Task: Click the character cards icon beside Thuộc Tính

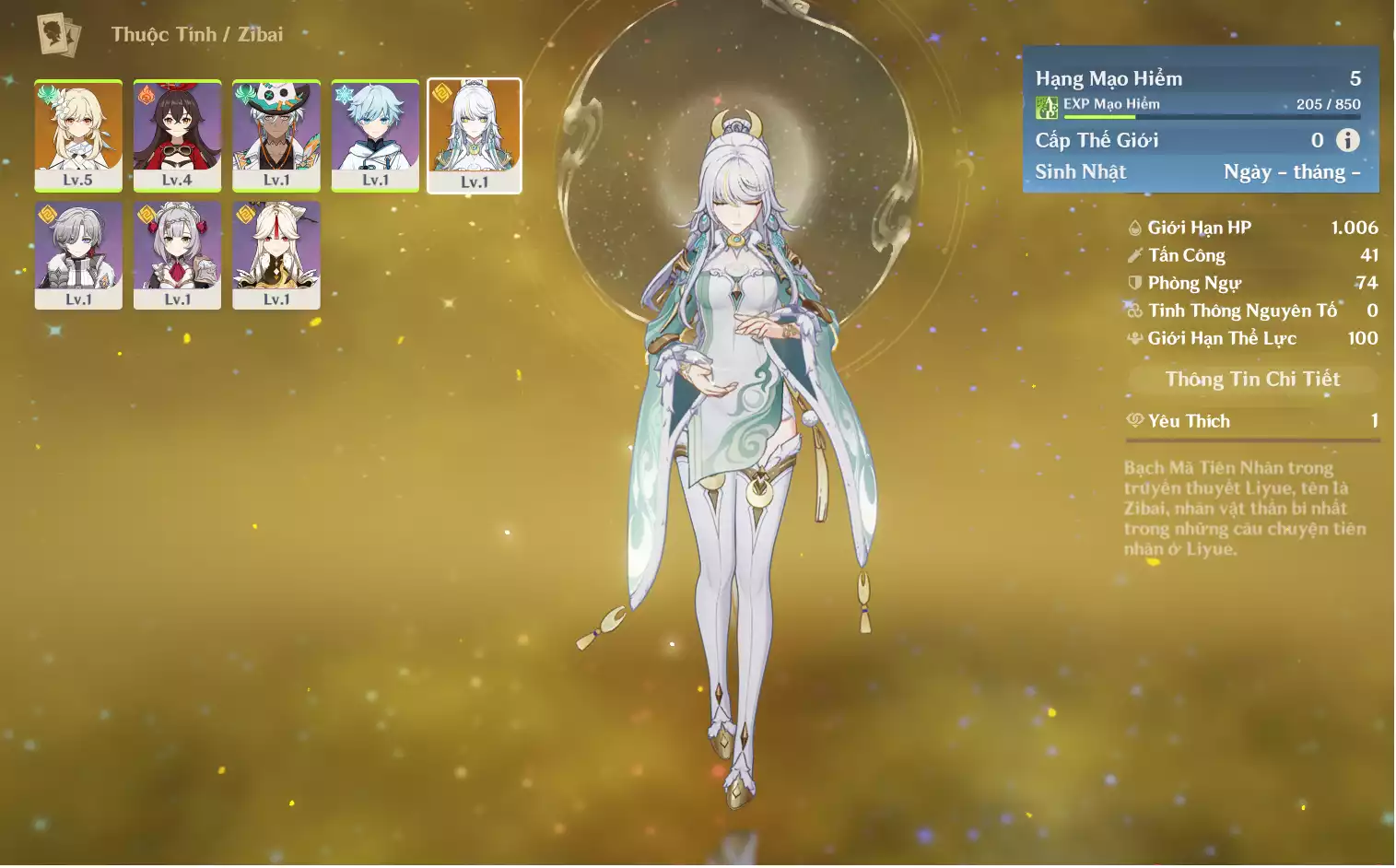Action: 59,35
